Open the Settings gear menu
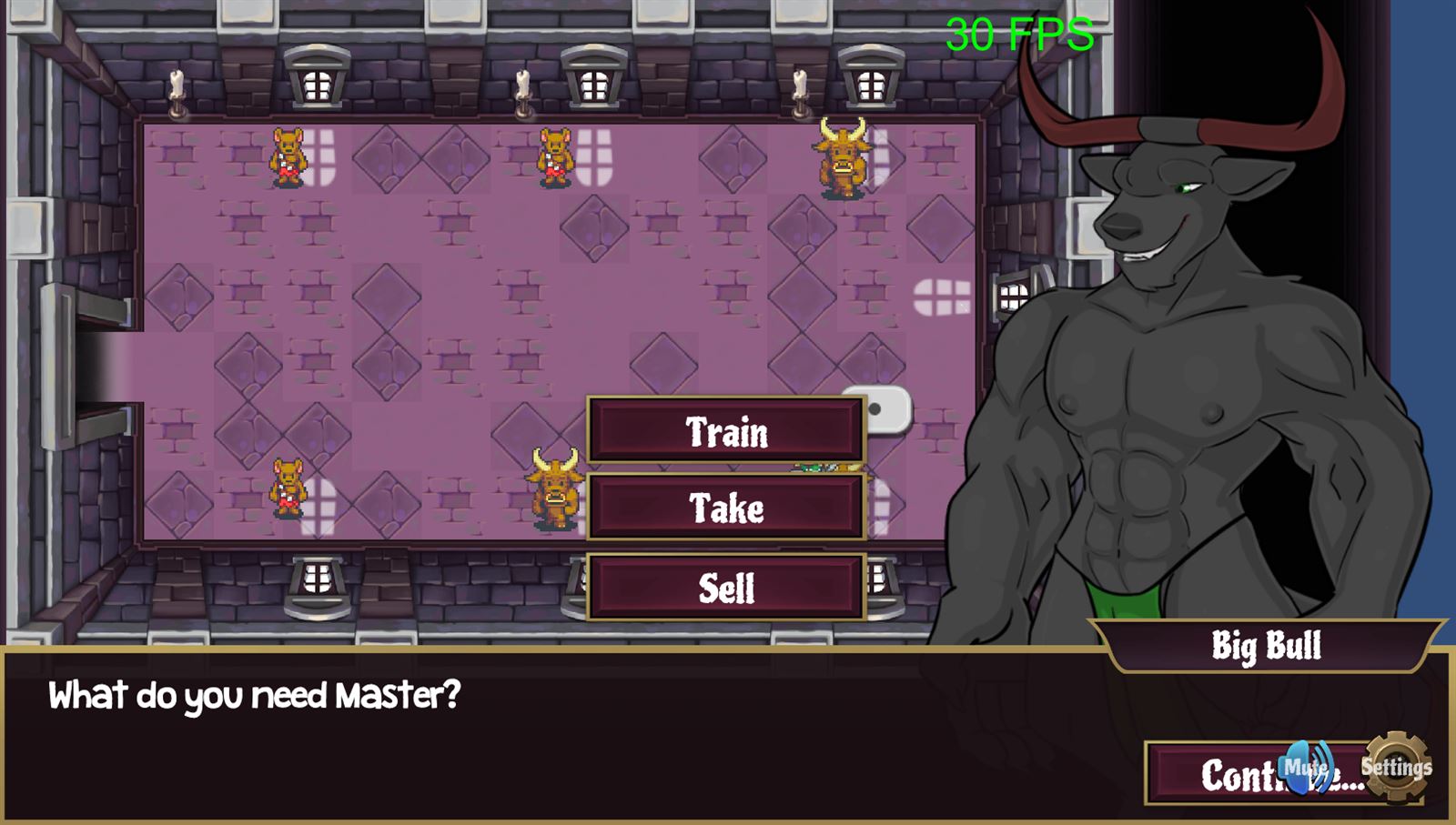Image resolution: width=1456 pixels, height=825 pixels. pos(1395,767)
